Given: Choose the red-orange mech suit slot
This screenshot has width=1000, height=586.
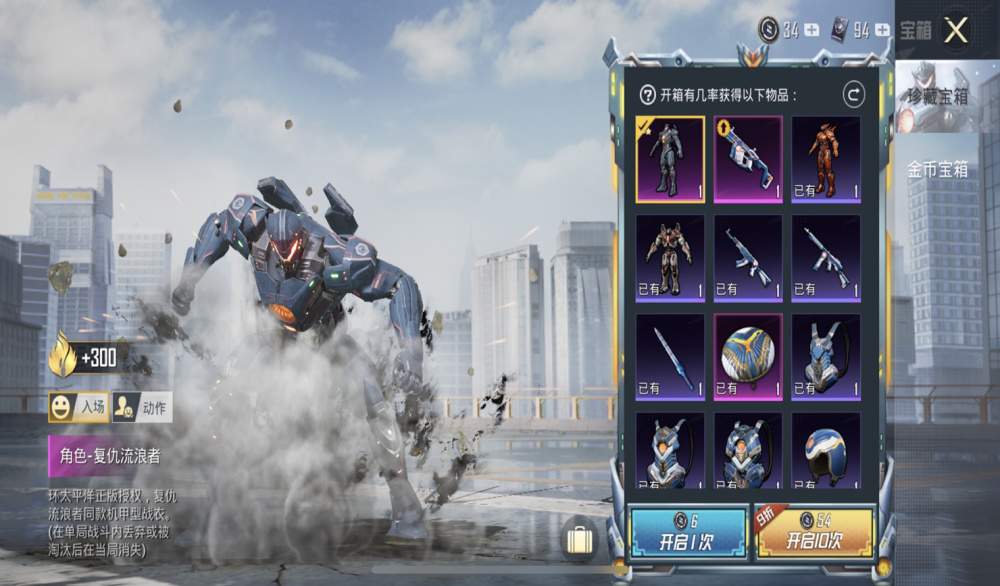Looking at the screenshot, I should (826, 159).
